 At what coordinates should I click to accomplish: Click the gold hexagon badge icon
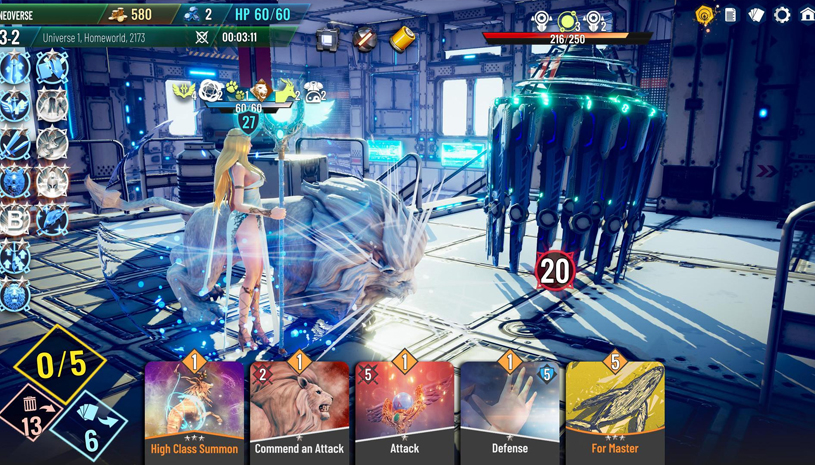pos(705,15)
